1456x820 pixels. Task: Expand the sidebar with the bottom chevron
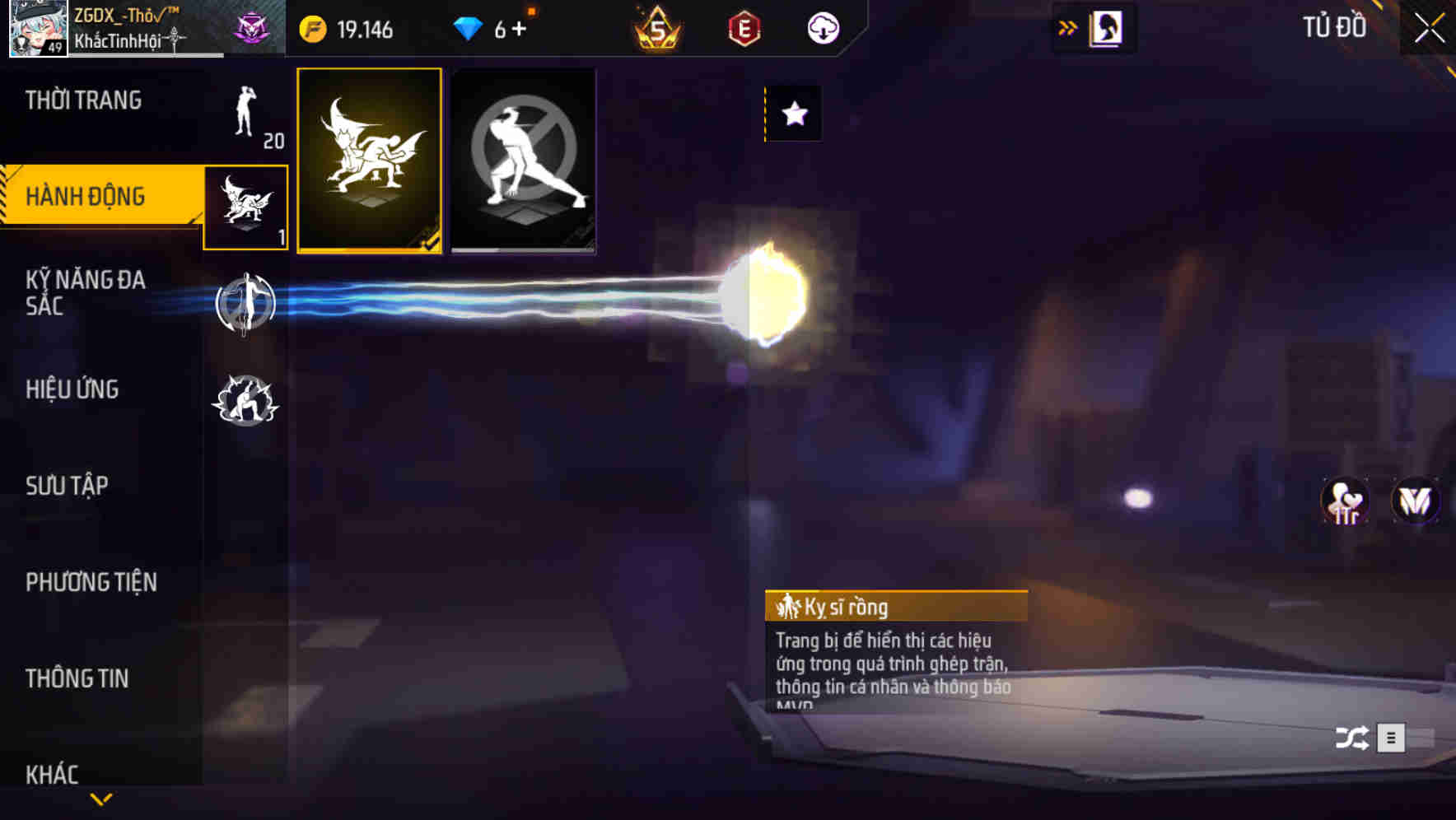pyautogui.click(x=101, y=799)
